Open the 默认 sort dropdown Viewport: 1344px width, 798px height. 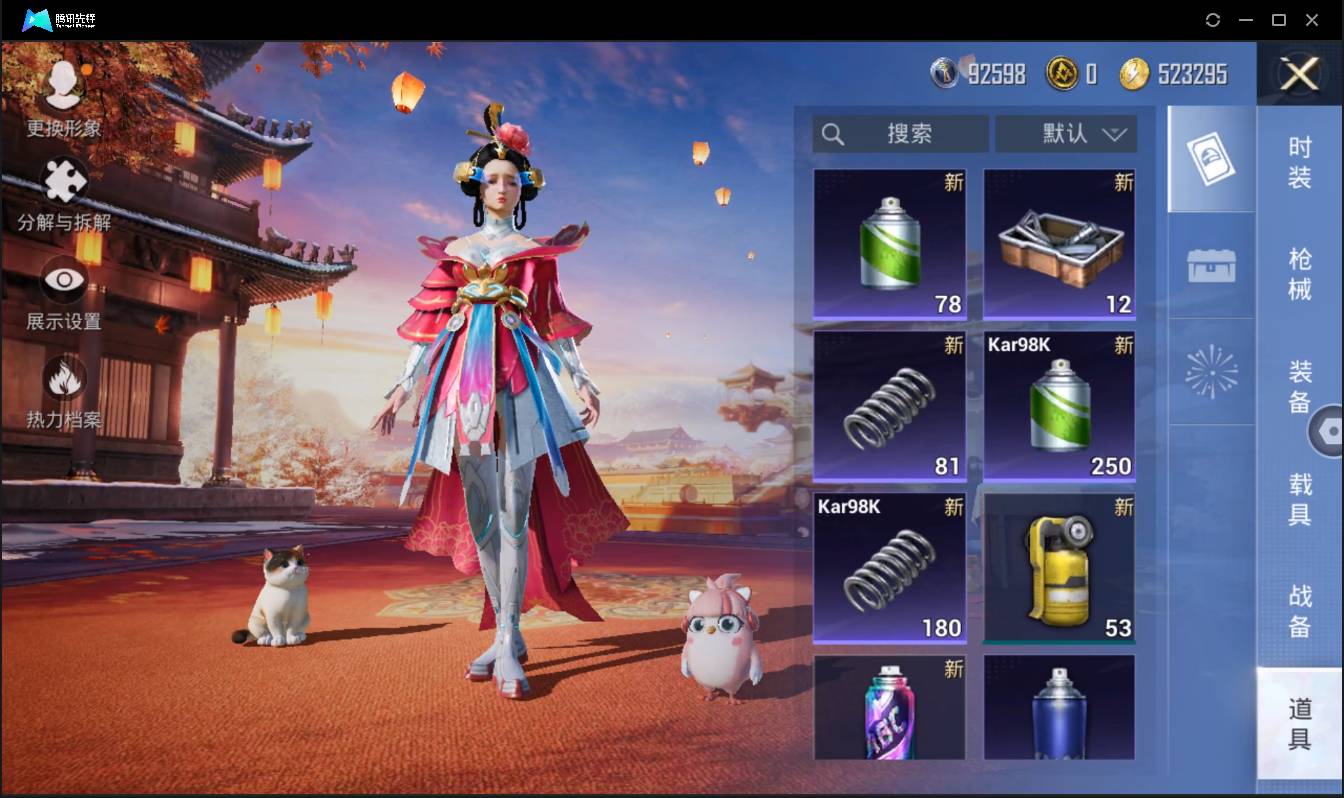(x=1066, y=134)
